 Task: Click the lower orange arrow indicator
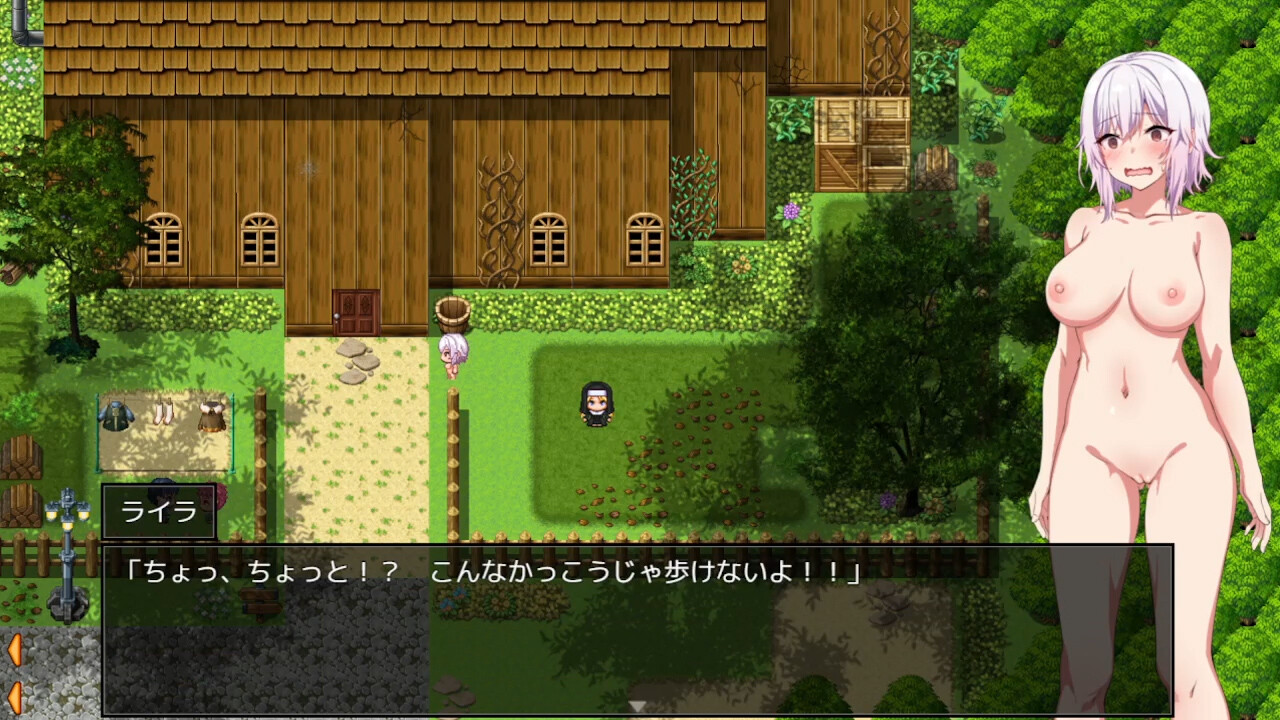[15, 697]
